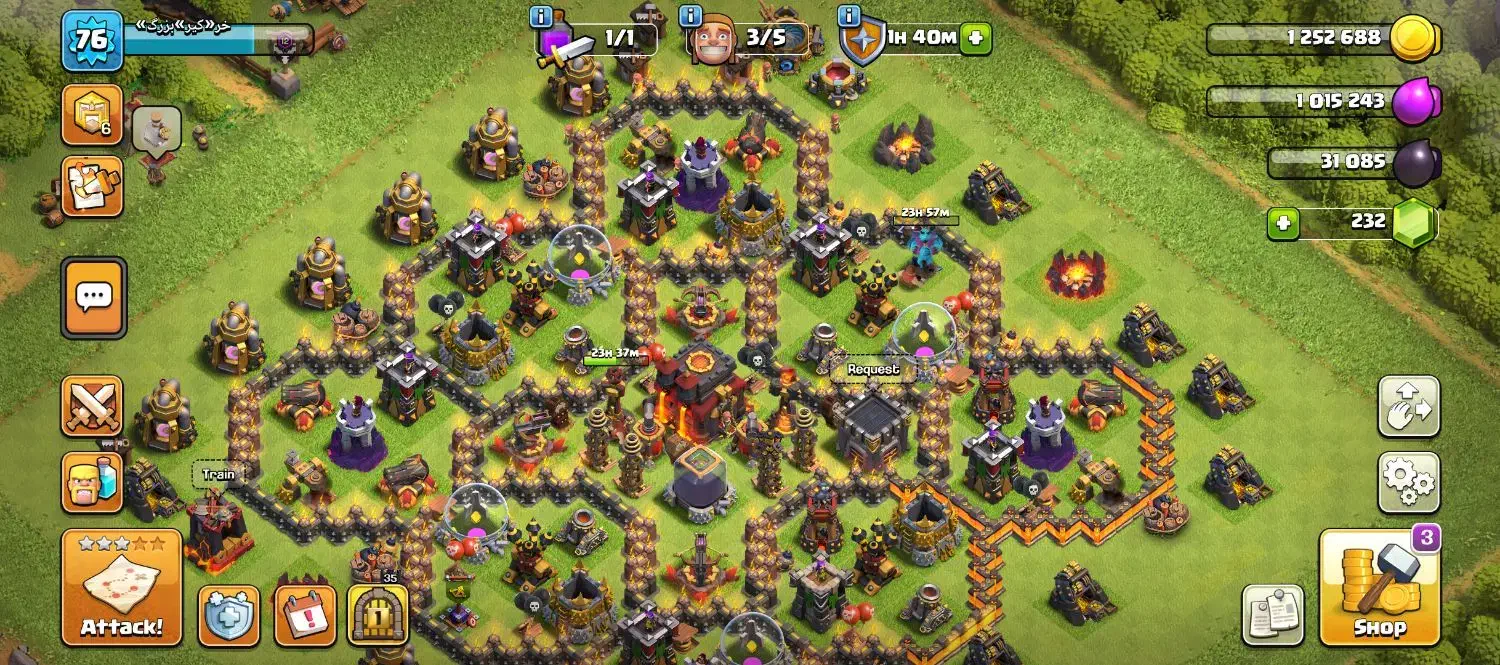The width and height of the screenshot is (1500, 665).
Task: Open the settings gears menu
Action: (x=1408, y=483)
